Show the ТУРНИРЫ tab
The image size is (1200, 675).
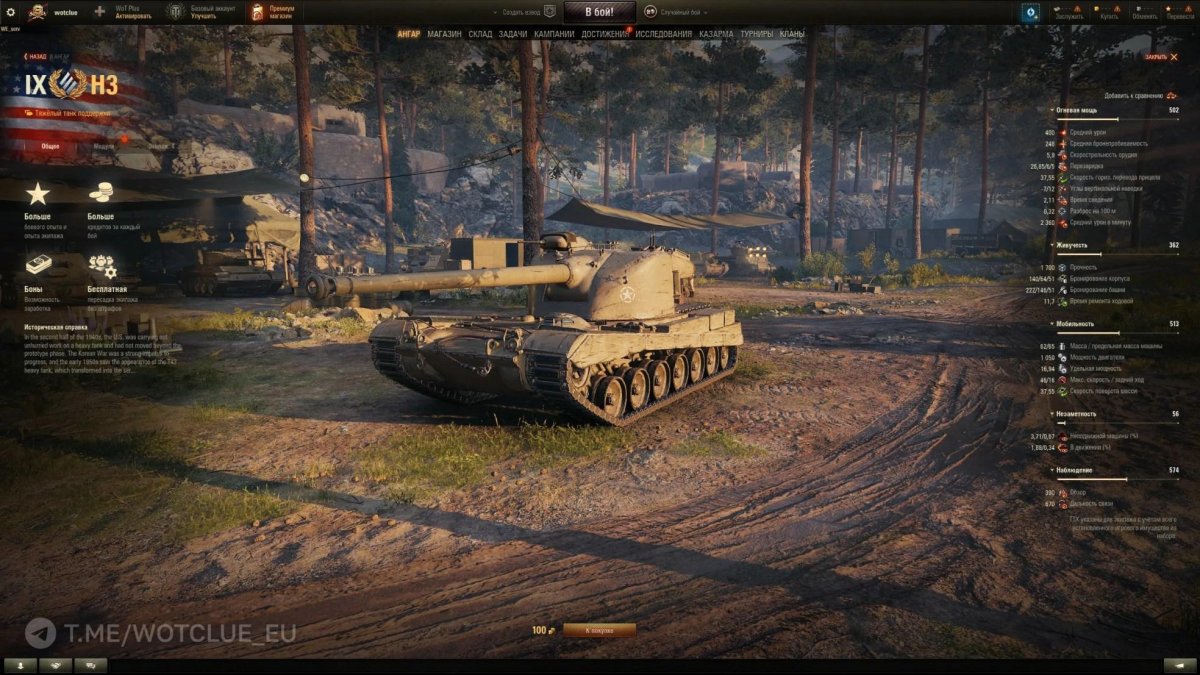pyautogui.click(x=756, y=34)
